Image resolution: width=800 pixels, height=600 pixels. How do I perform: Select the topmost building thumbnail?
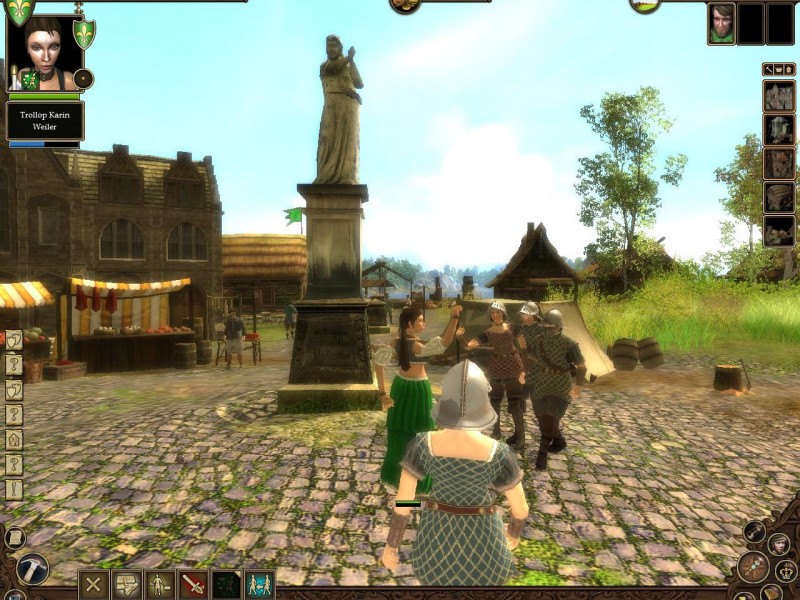[x=779, y=96]
